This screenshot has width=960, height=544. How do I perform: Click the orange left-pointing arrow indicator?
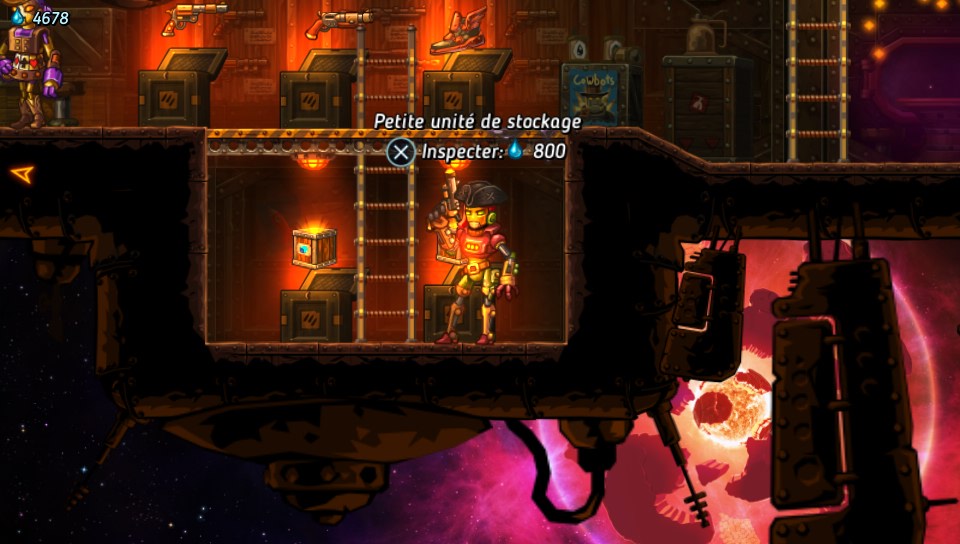click(22, 174)
